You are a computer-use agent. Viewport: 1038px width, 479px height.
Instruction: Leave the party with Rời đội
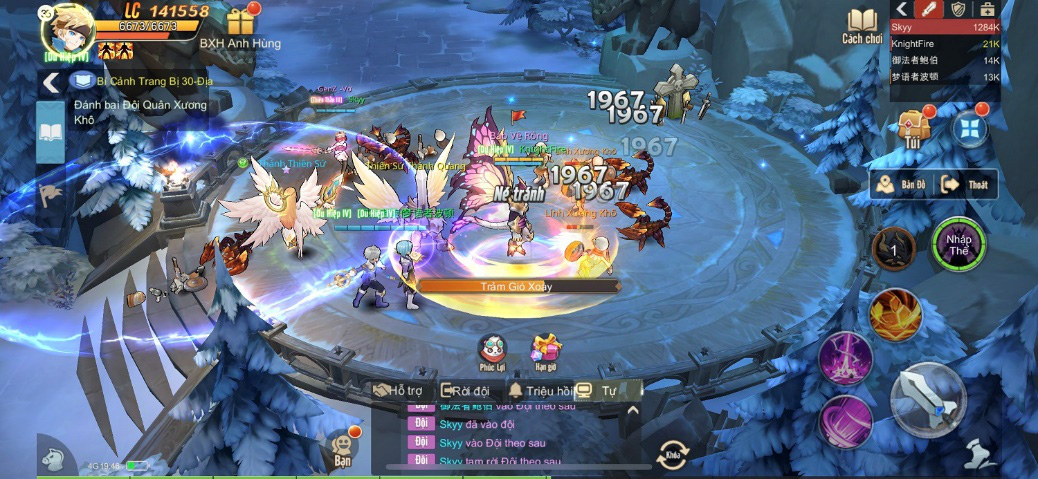tap(466, 391)
